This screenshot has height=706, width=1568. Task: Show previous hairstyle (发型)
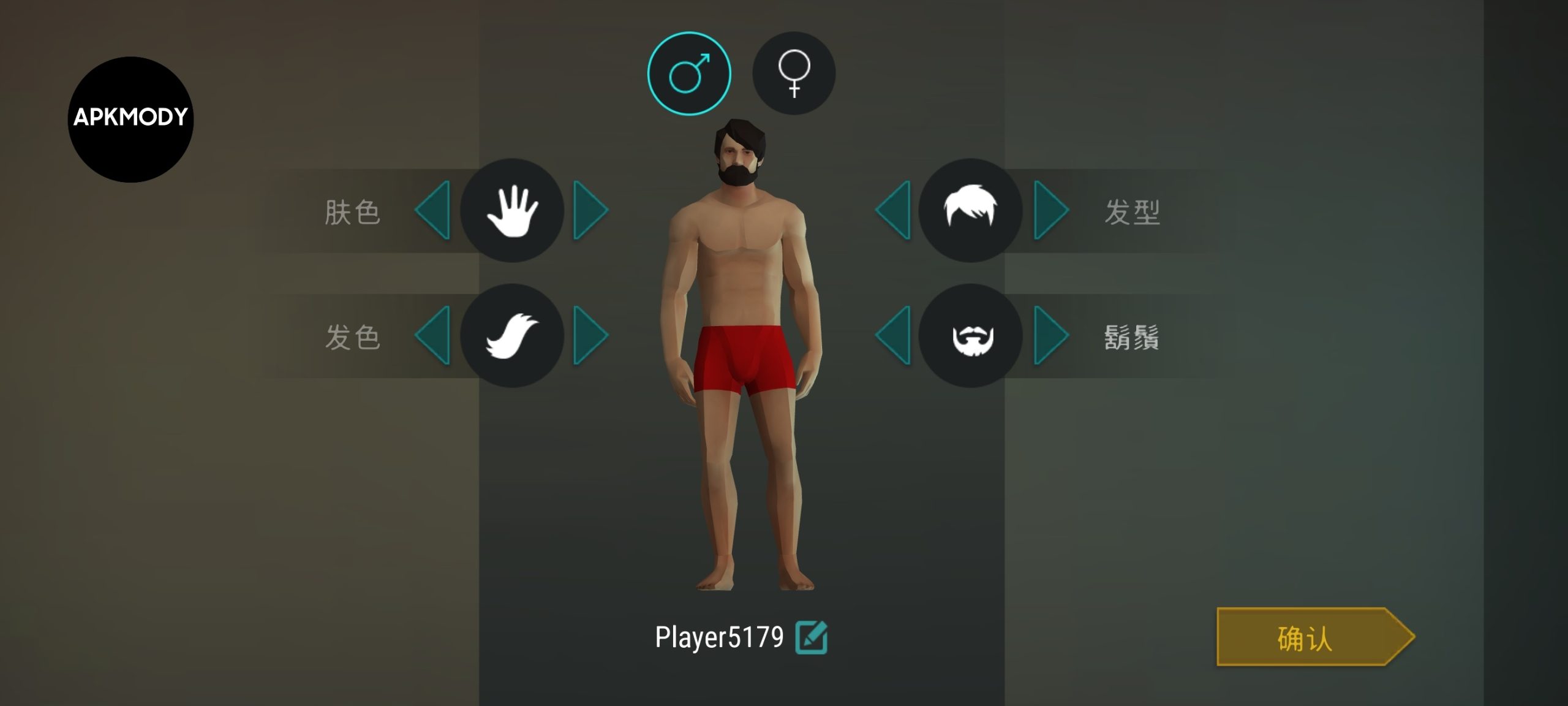click(894, 210)
